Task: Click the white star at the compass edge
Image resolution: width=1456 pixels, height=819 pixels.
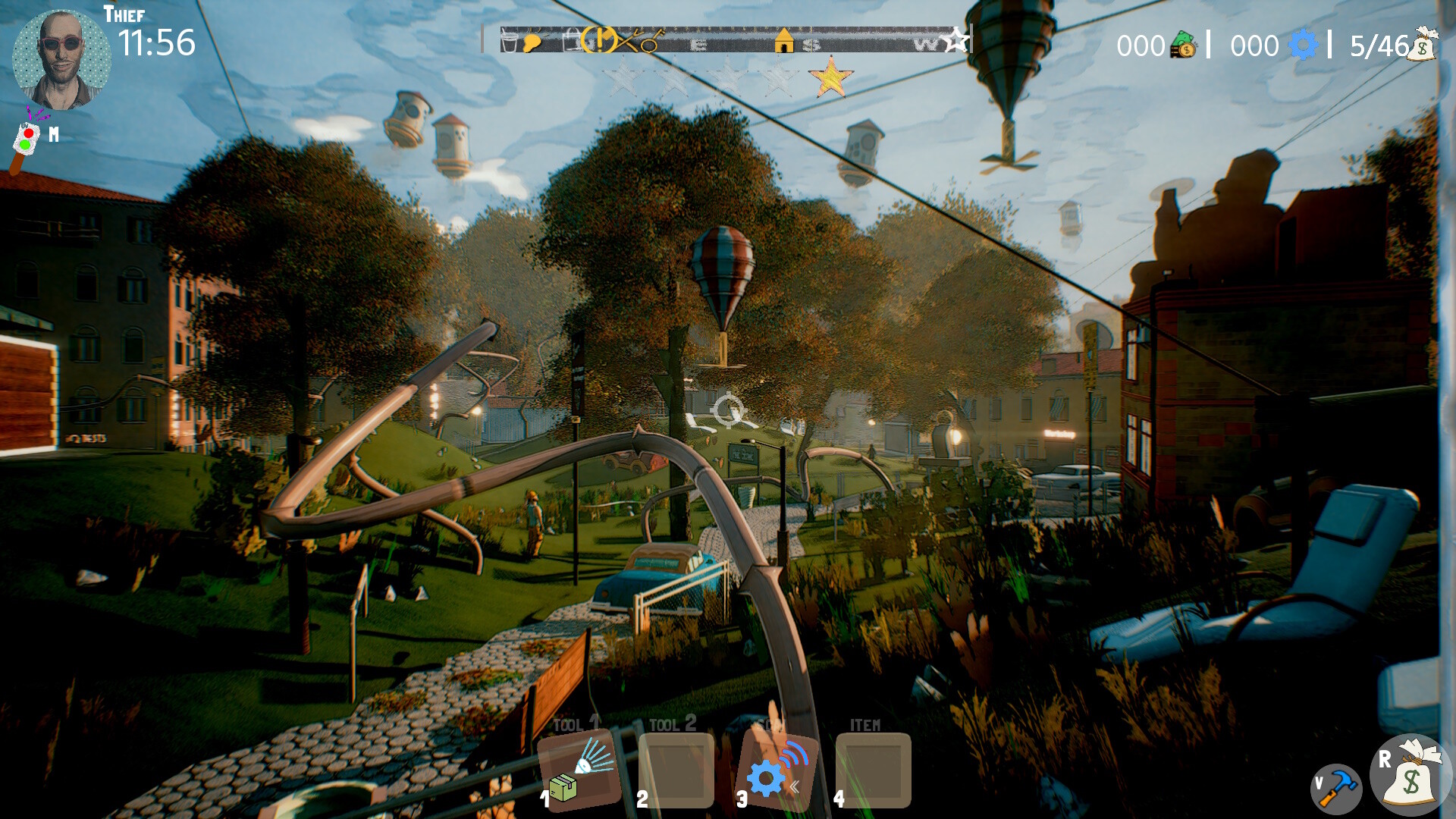Action: (x=956, y=40)
